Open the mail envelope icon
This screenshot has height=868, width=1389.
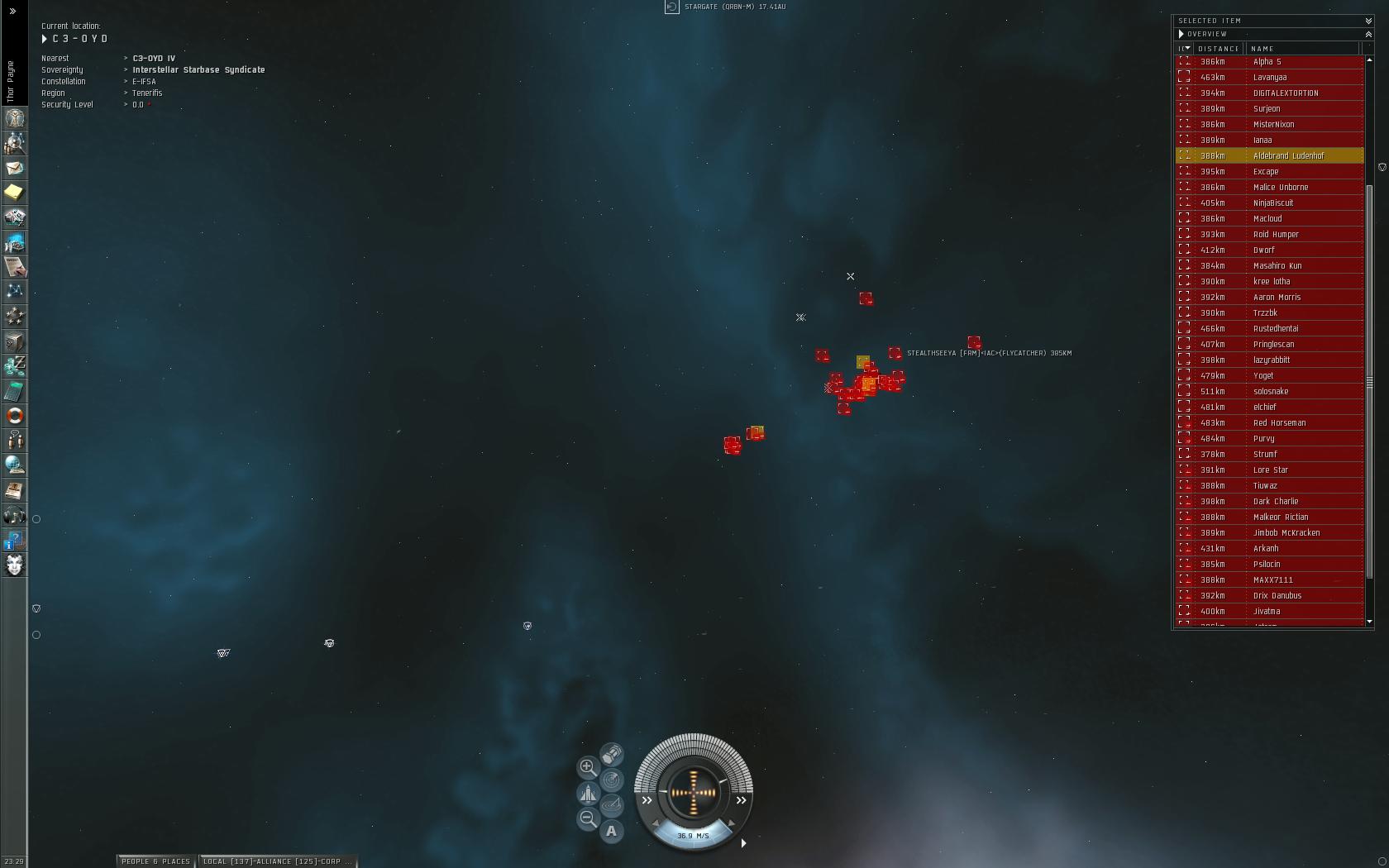click(15, 168)
